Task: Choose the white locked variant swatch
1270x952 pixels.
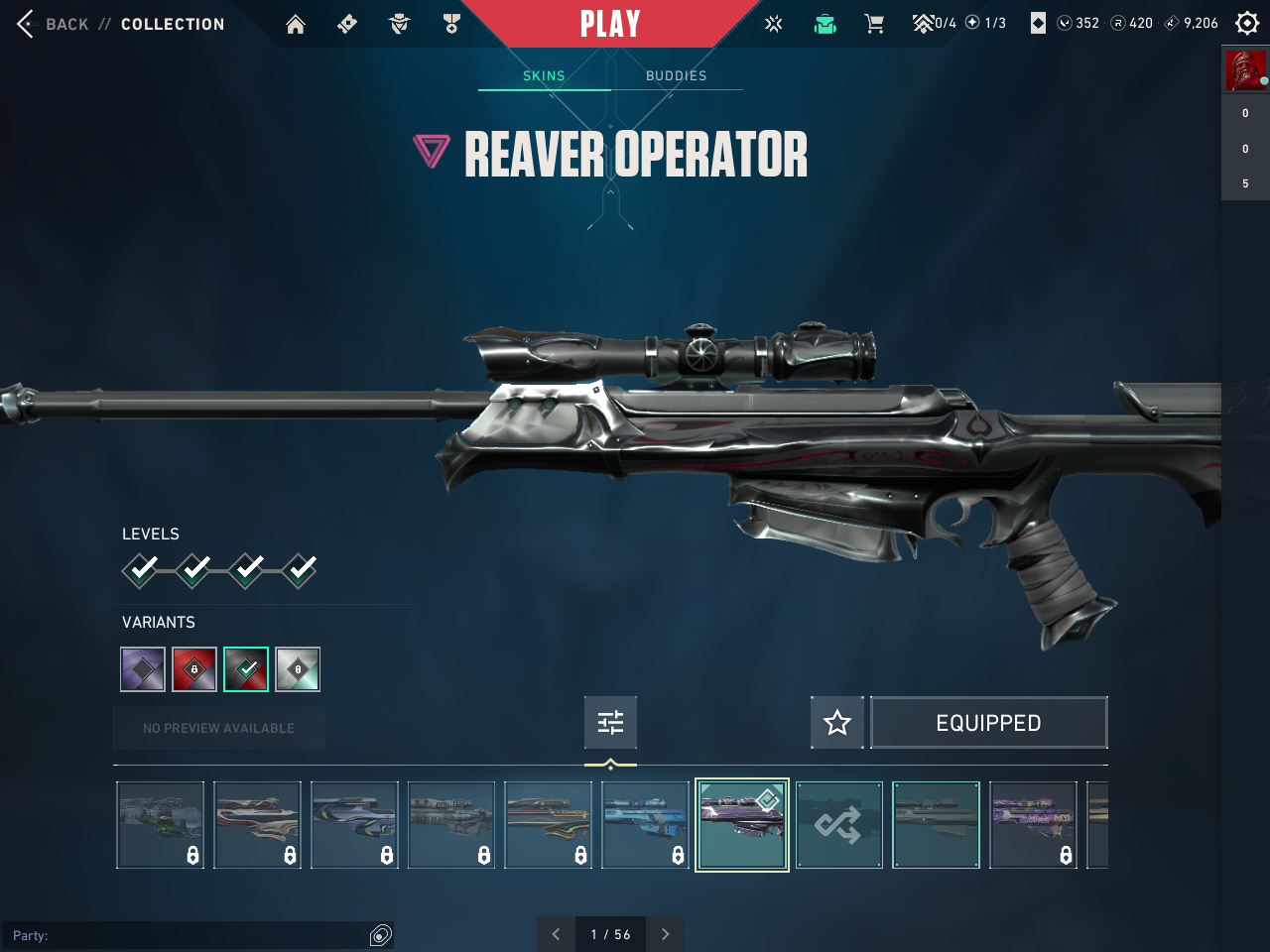Action: [298, 669]
